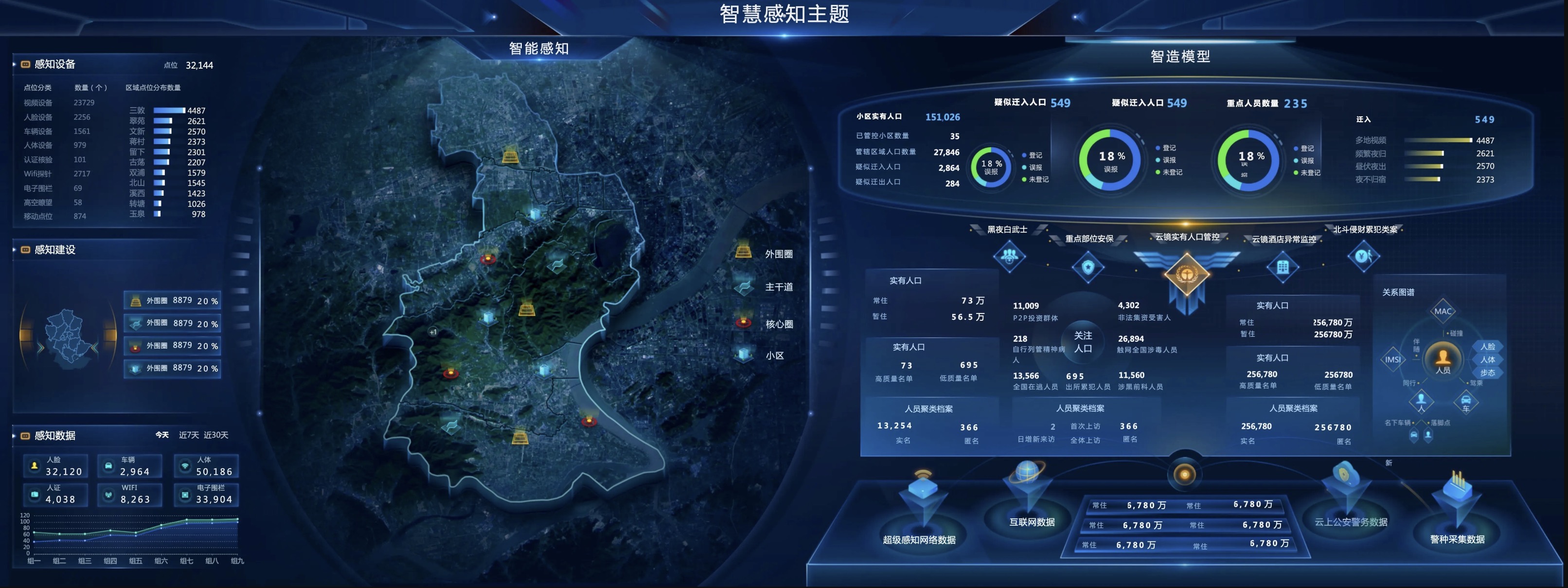The width and height of the screenshot is (1568, 588).
Task: Switch to the 今天 data tab
Action: pos(162,435)
